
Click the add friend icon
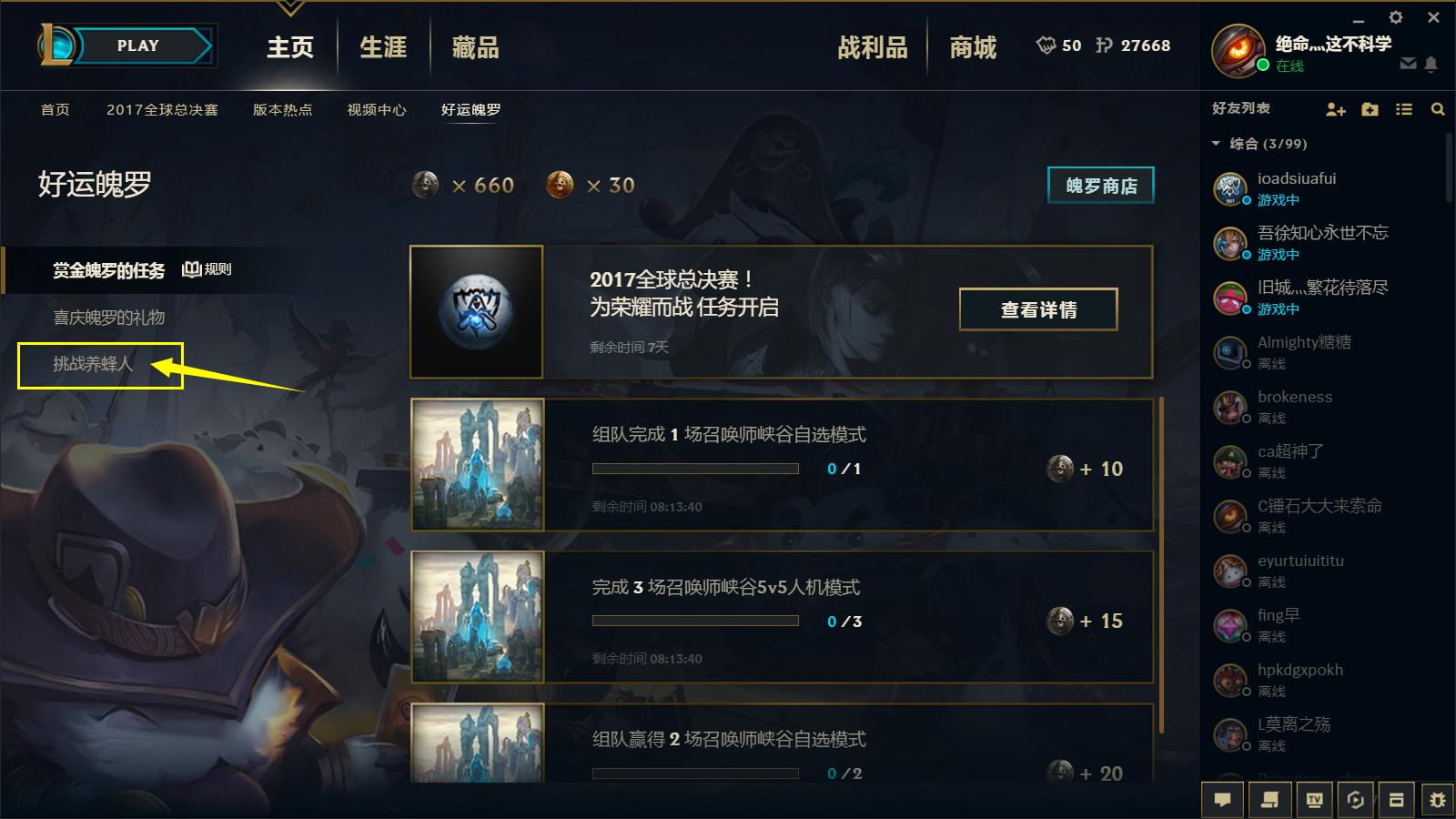pyautogui.click(x=1335, y=109)
